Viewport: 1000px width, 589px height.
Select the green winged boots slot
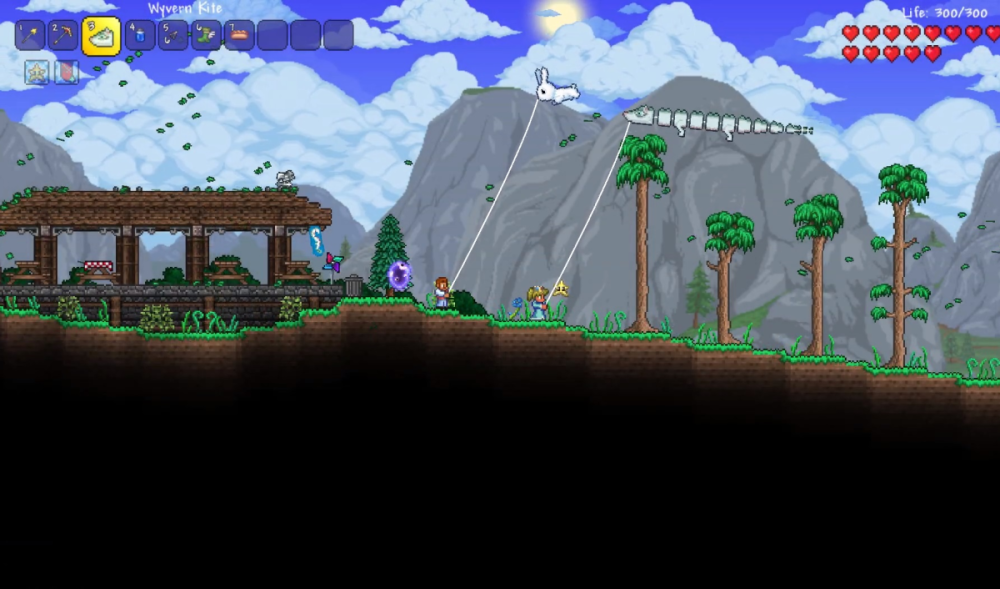[x=206, y=36]
